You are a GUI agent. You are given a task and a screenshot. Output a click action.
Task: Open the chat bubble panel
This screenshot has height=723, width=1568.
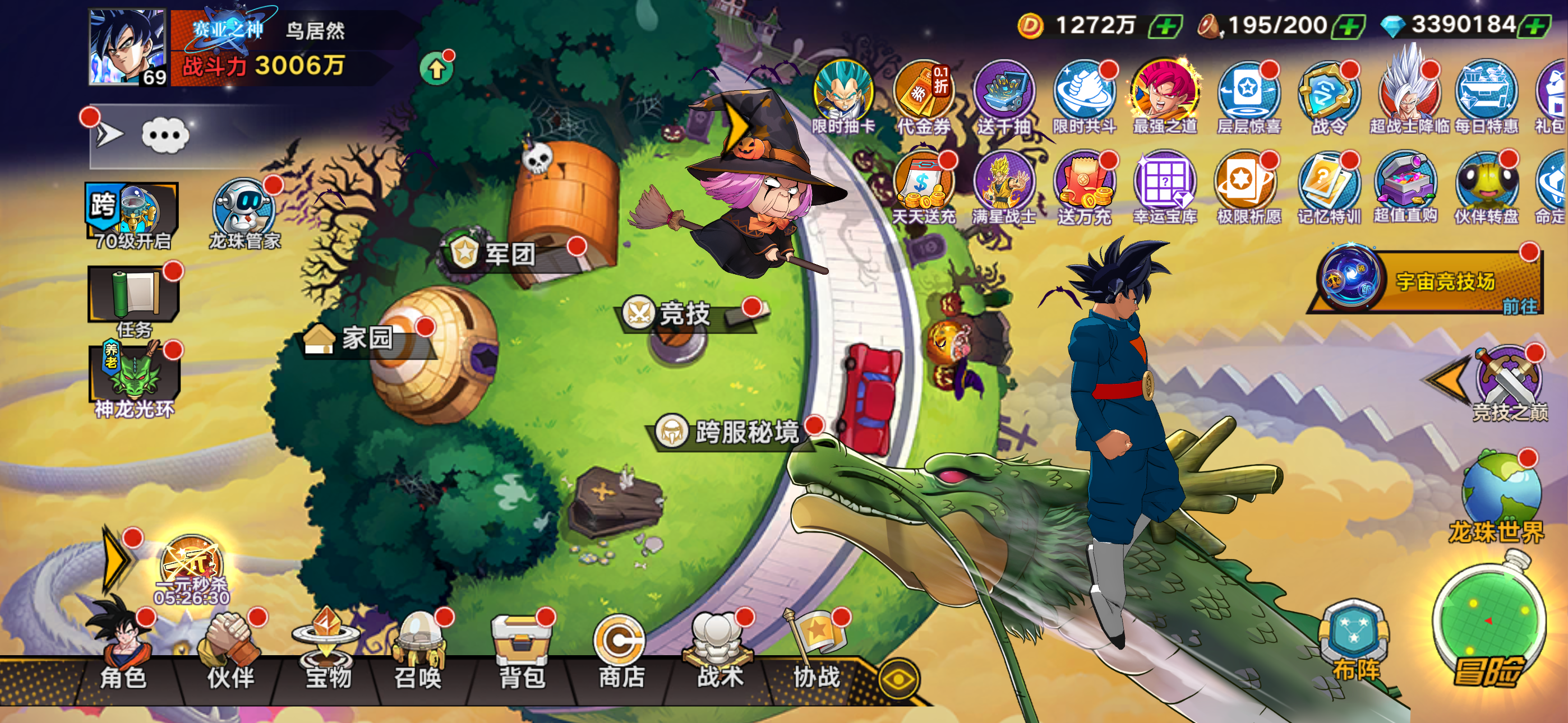[164, 135]
